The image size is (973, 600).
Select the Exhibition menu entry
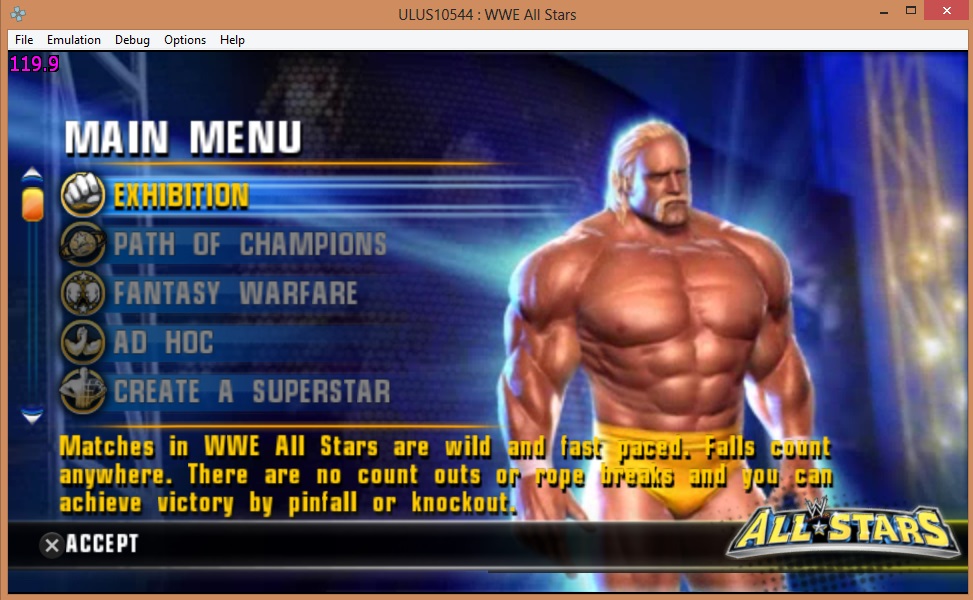pyautogui.click(x=180, y=195)
